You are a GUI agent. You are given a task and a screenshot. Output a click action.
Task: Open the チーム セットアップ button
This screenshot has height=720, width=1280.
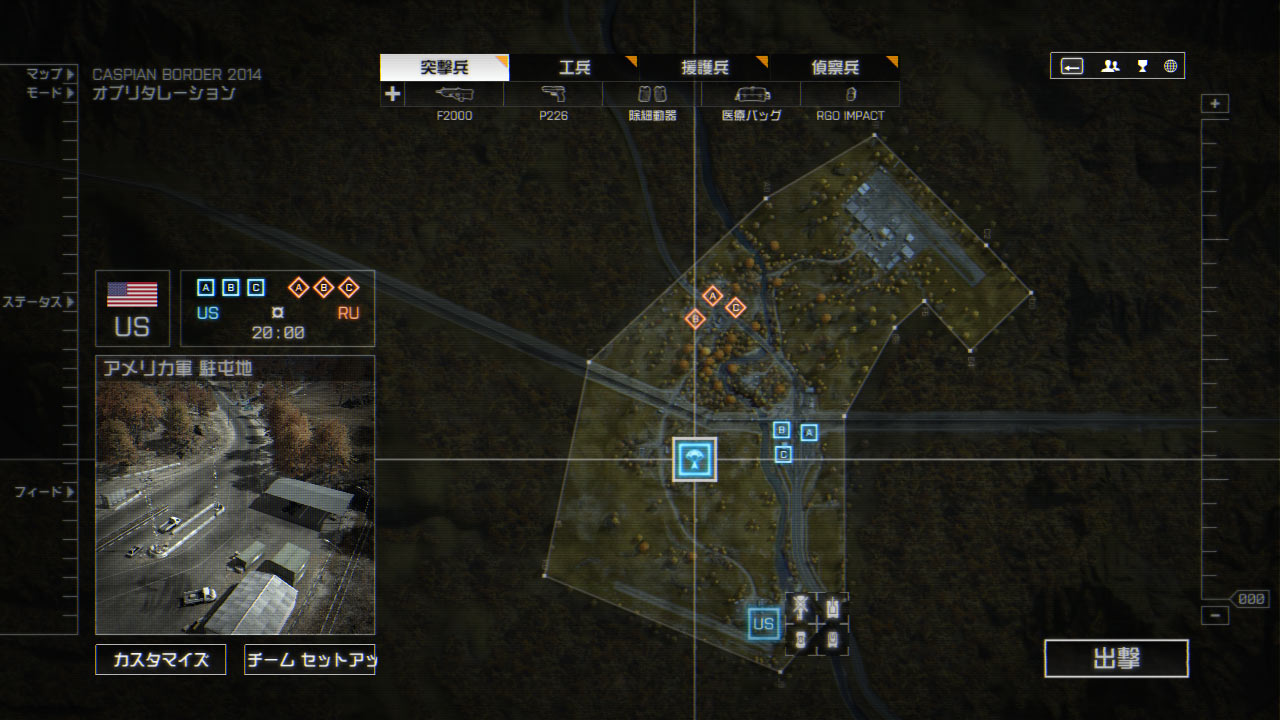click(x=309, y=660)
